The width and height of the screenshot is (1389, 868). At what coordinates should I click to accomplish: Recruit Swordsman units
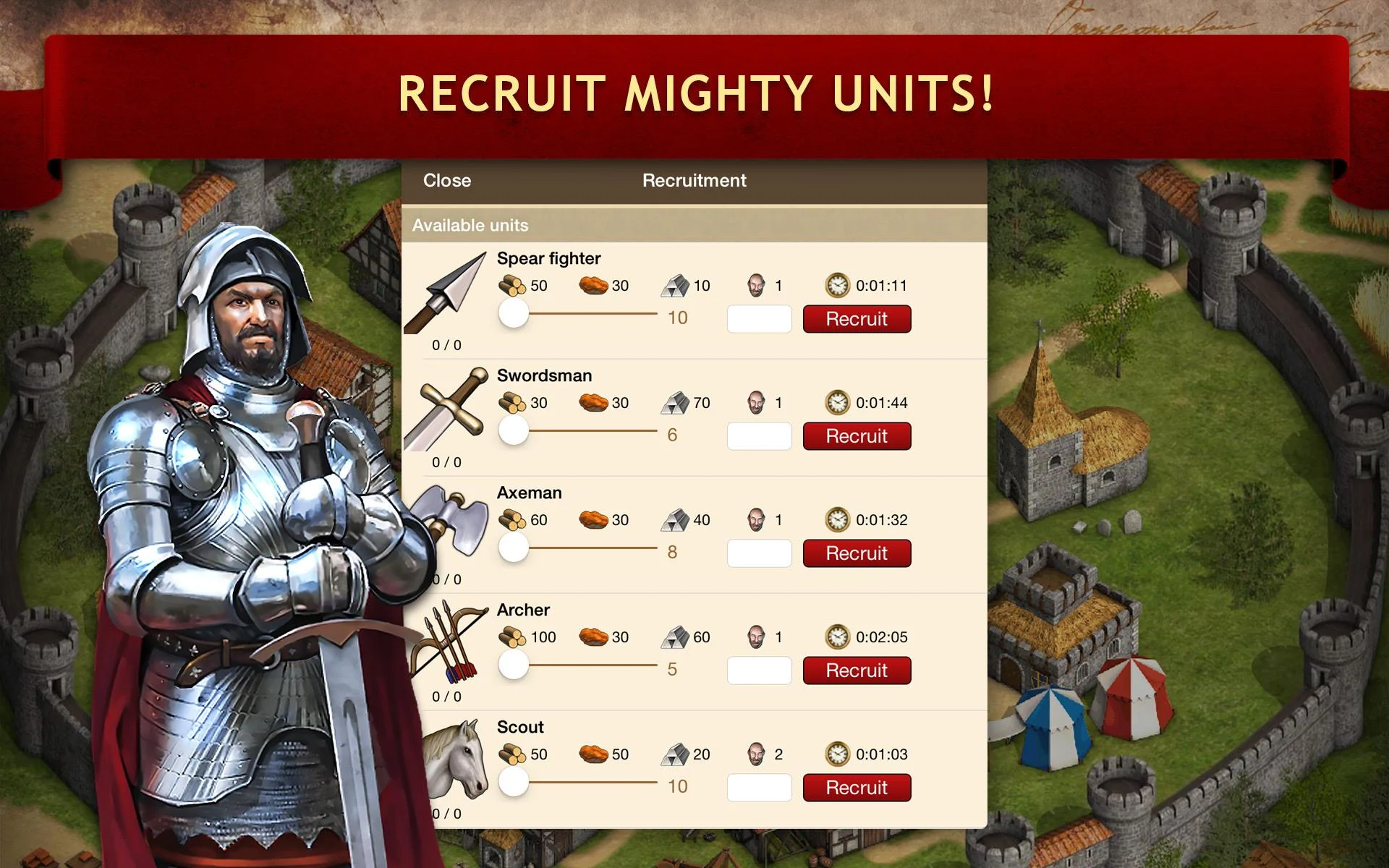tap(857, 436)
